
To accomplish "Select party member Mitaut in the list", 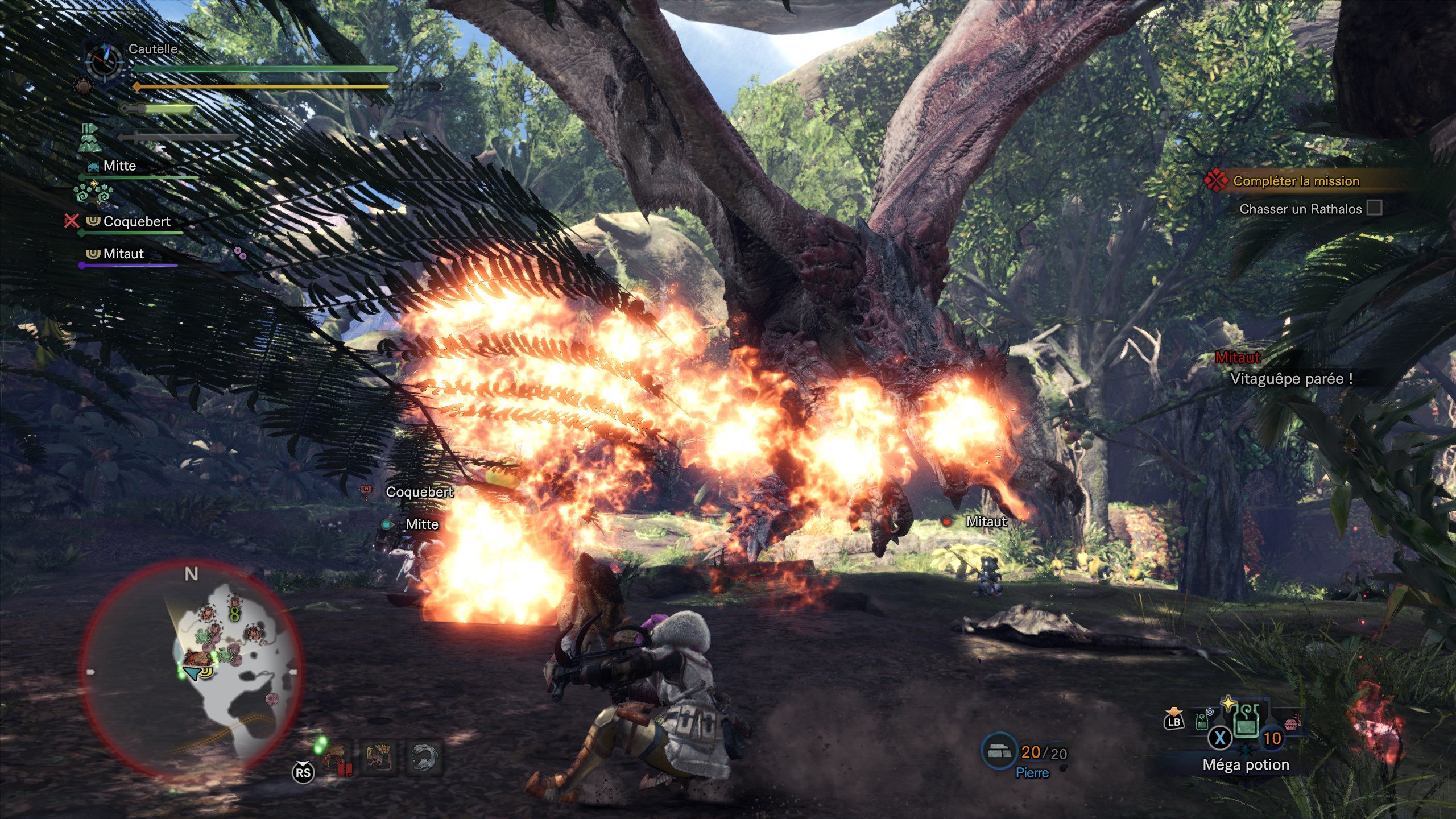I will pos(123,254).
